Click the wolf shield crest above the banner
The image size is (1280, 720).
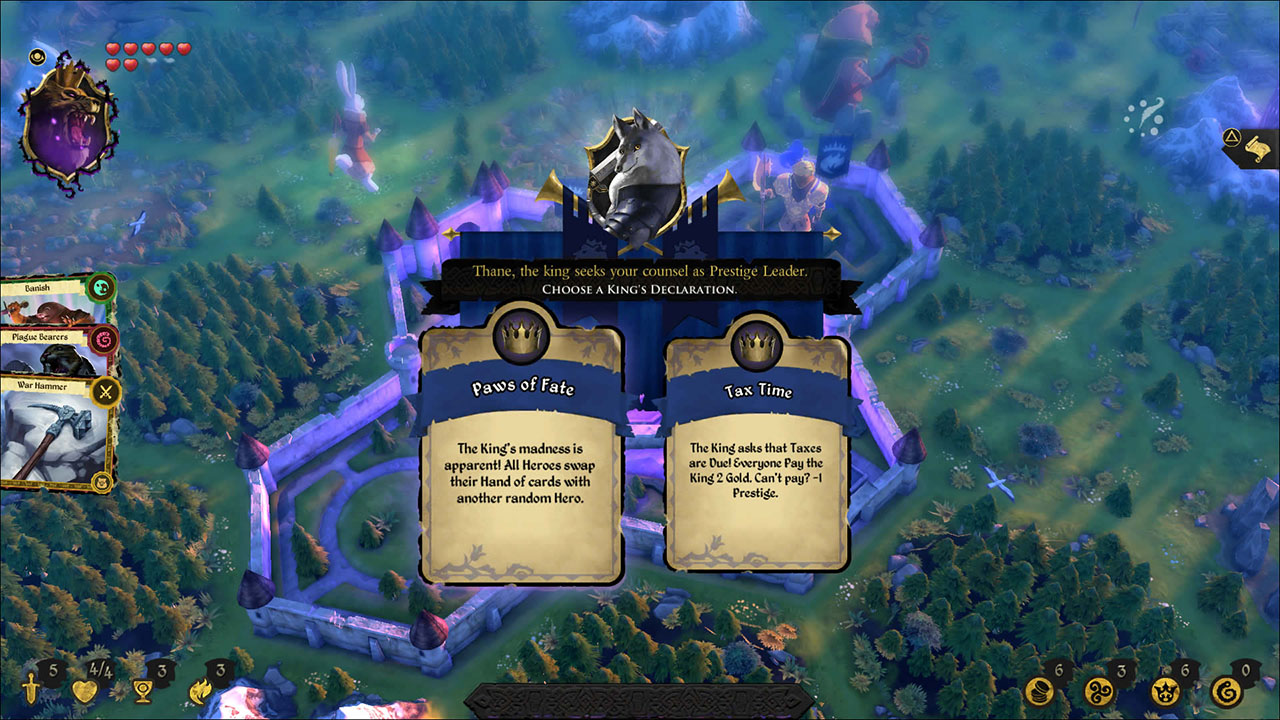click(x=637, y=173)
